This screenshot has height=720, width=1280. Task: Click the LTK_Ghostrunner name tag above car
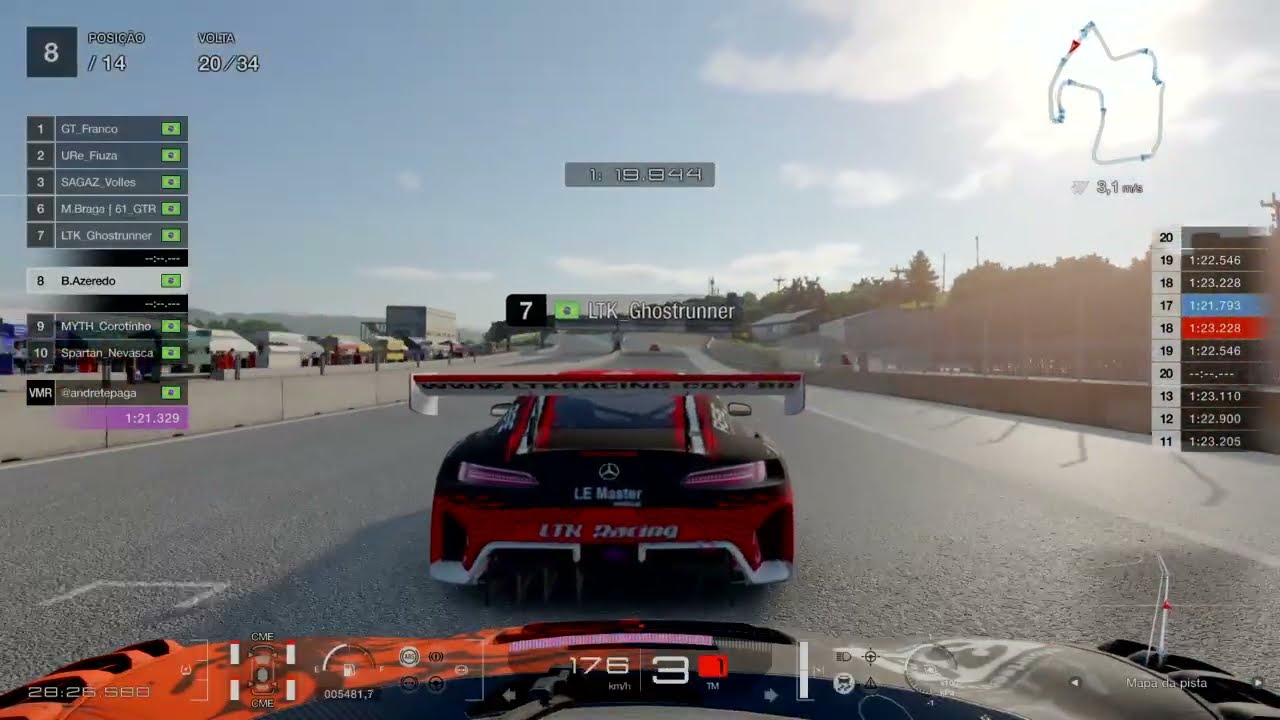click(x=624, y=311)
